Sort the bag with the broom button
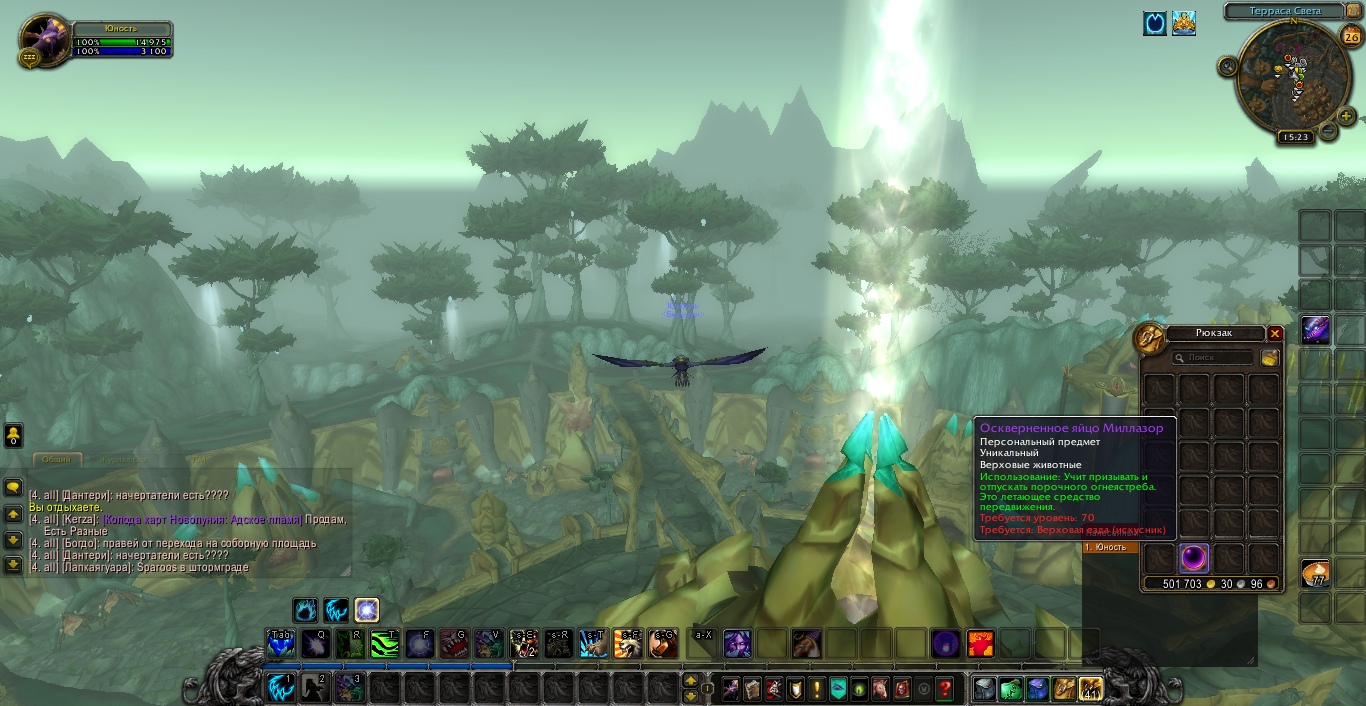 1269,357
